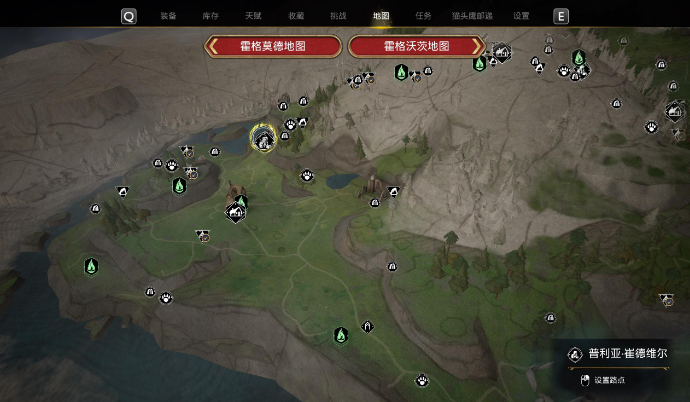The height and width of the screenshot is (402, 690).
Task: Open the 霍格沃茨地图 map
Action: coord(416,47)
